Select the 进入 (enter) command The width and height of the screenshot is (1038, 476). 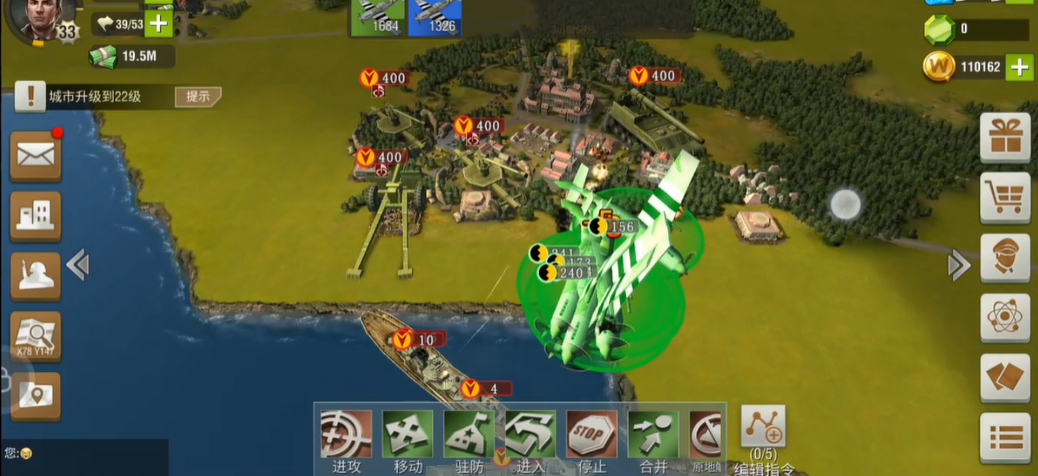click(x=530, y=435)
